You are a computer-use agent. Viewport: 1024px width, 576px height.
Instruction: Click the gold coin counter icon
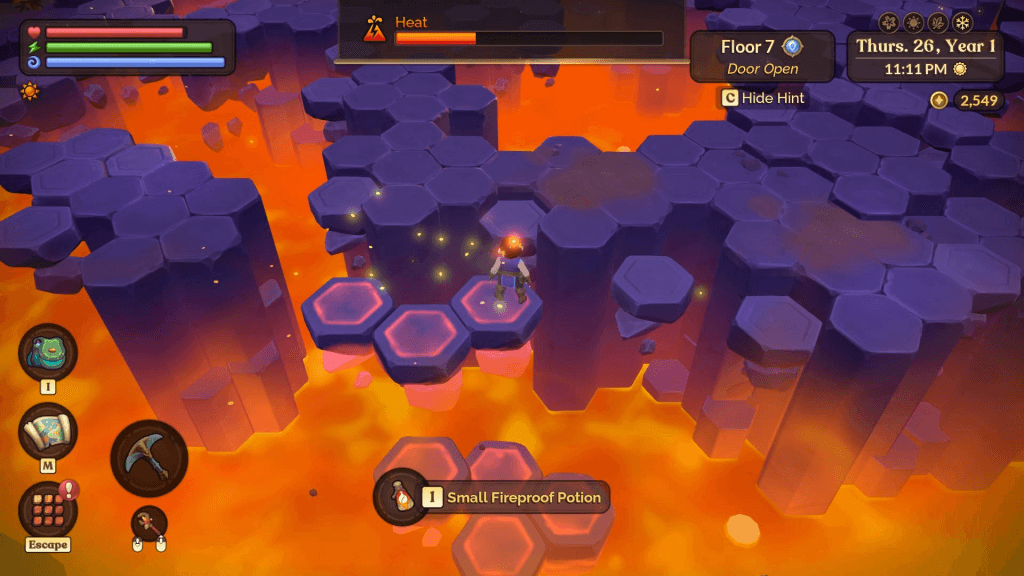click(x=938, y=100)
